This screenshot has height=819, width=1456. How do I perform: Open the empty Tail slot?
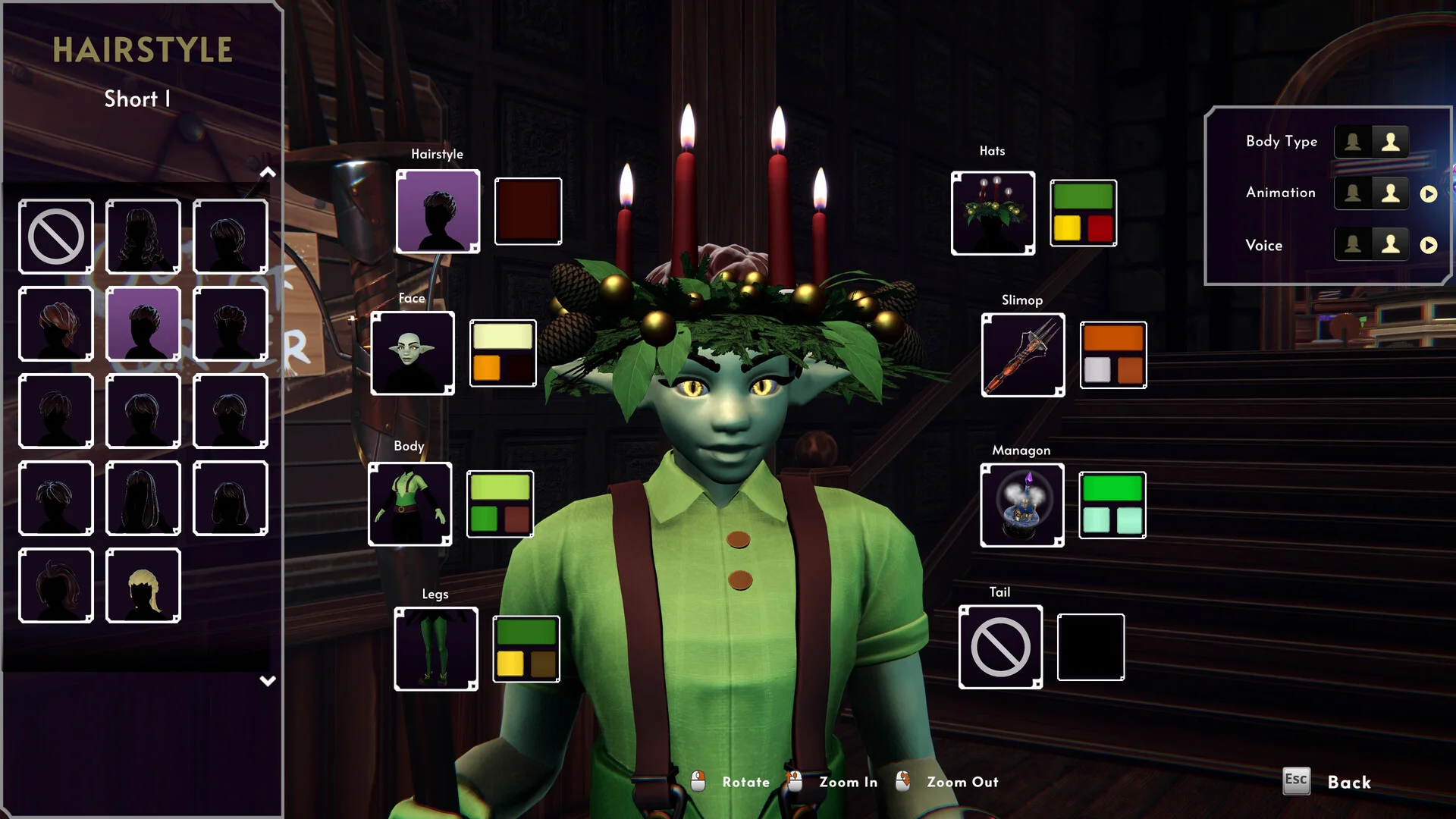[1000, 648]
